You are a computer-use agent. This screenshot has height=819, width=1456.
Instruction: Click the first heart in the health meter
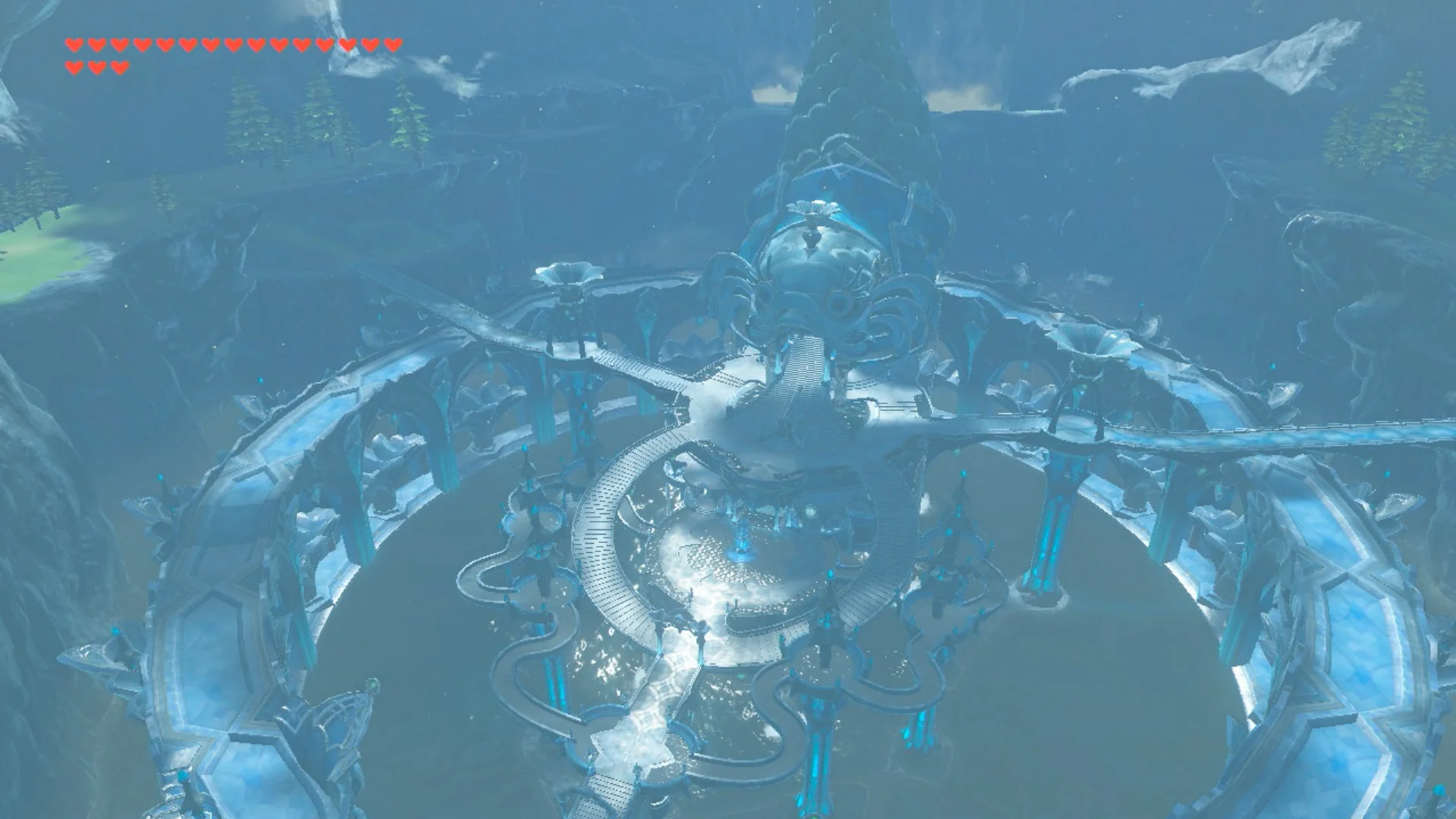pos(74,44)
